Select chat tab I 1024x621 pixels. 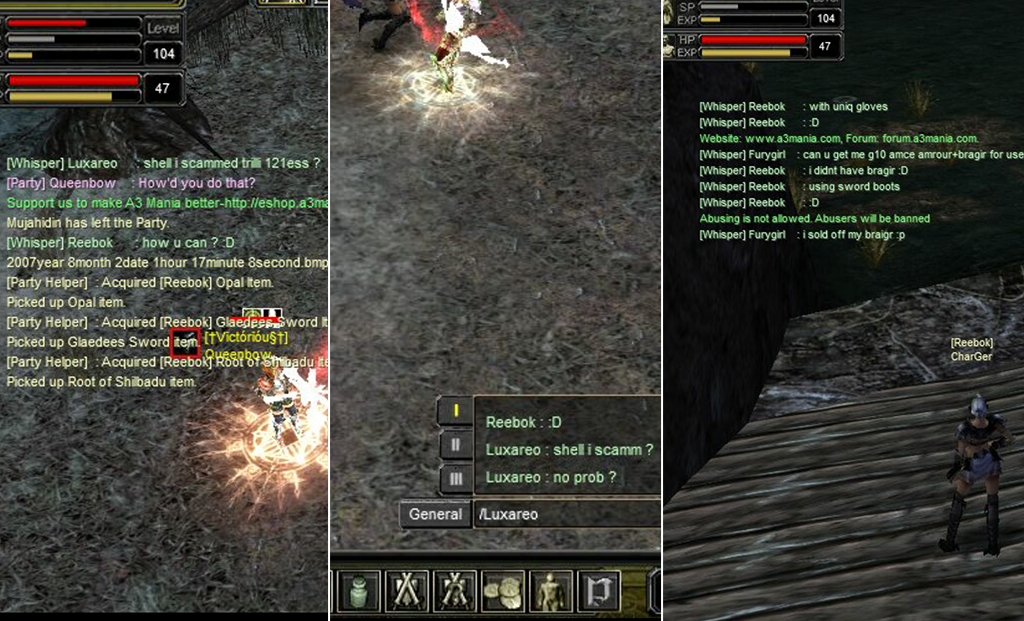tap(456, 410)
